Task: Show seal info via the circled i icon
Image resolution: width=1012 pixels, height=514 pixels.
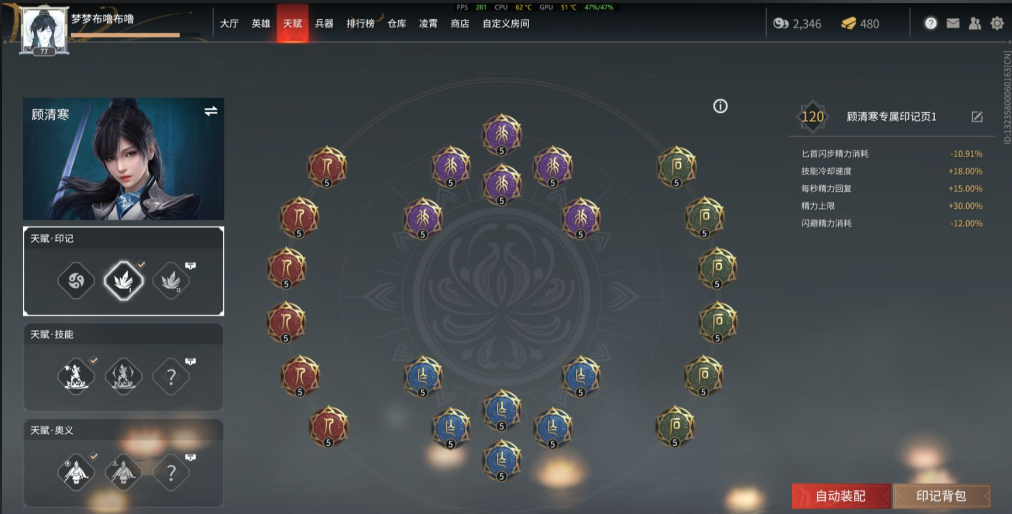Action: point(720,107)
